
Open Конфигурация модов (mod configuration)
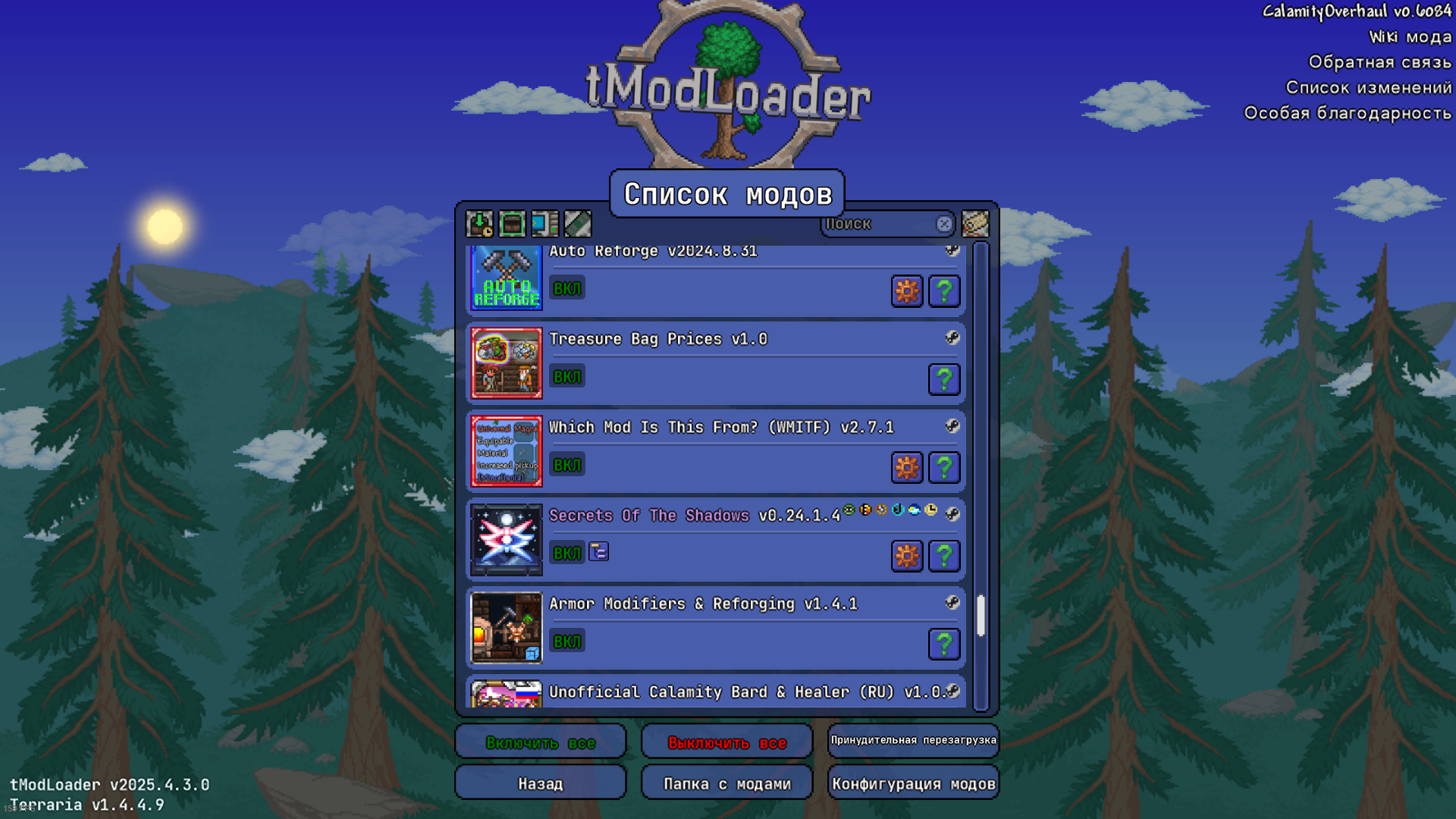(913, 783)
